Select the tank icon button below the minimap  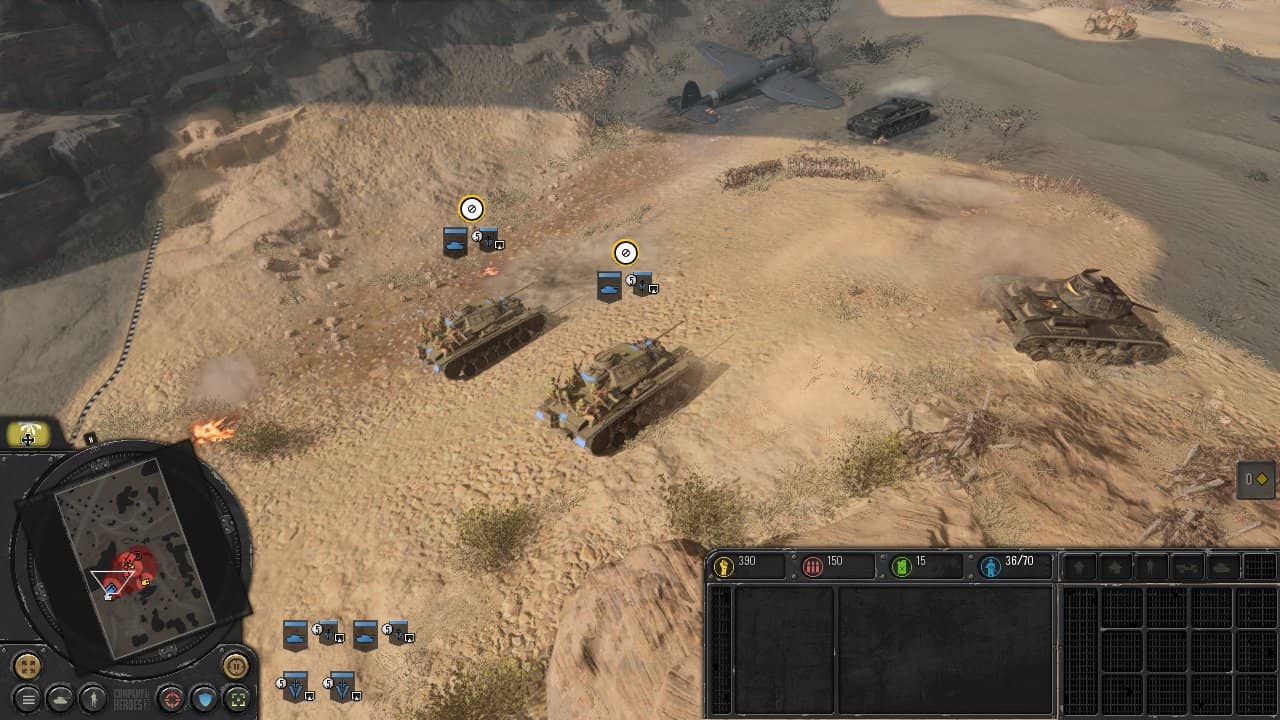coord(60,698)
